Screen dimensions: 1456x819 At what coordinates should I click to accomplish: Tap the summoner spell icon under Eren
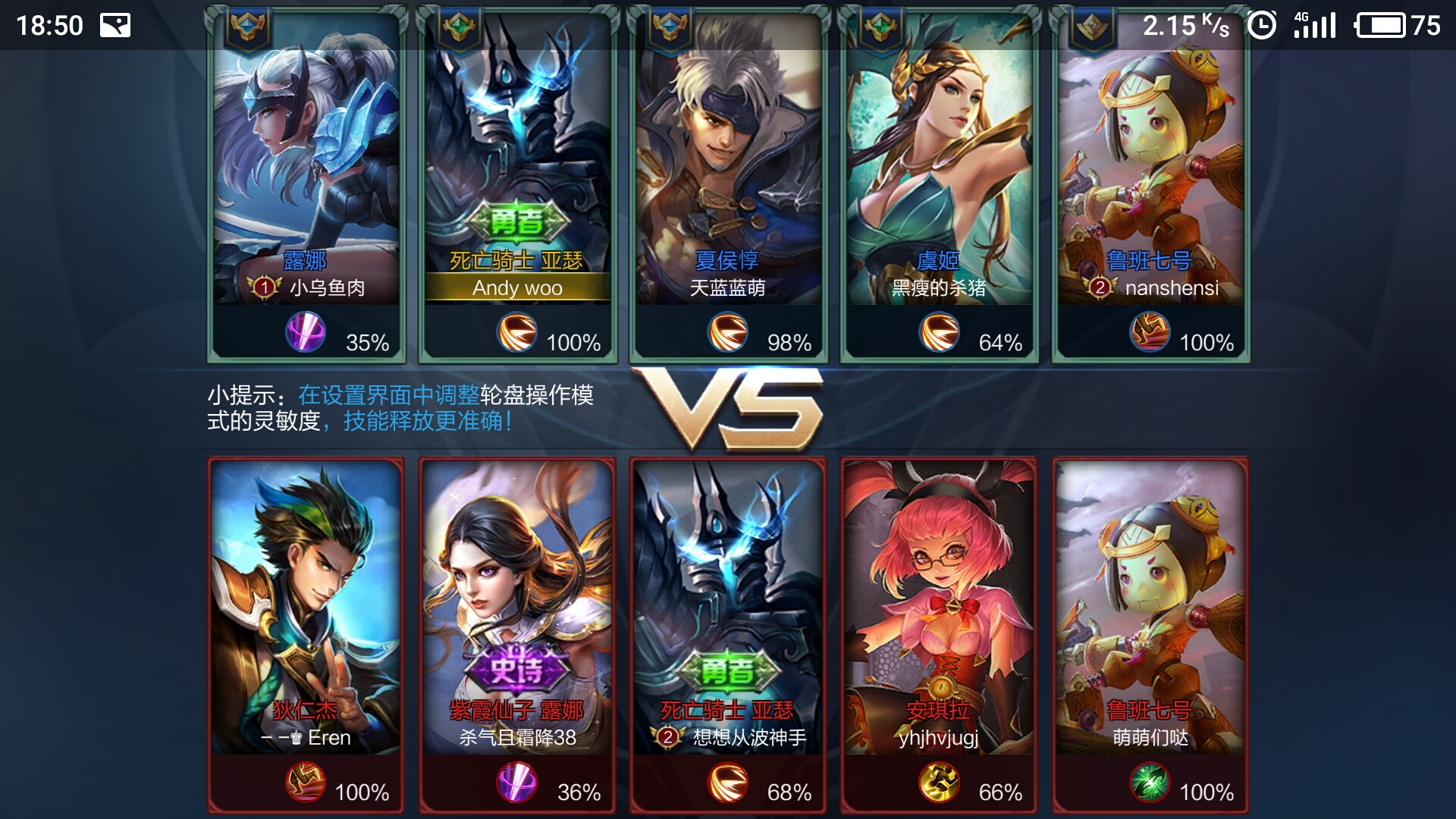tap(306, 783)
